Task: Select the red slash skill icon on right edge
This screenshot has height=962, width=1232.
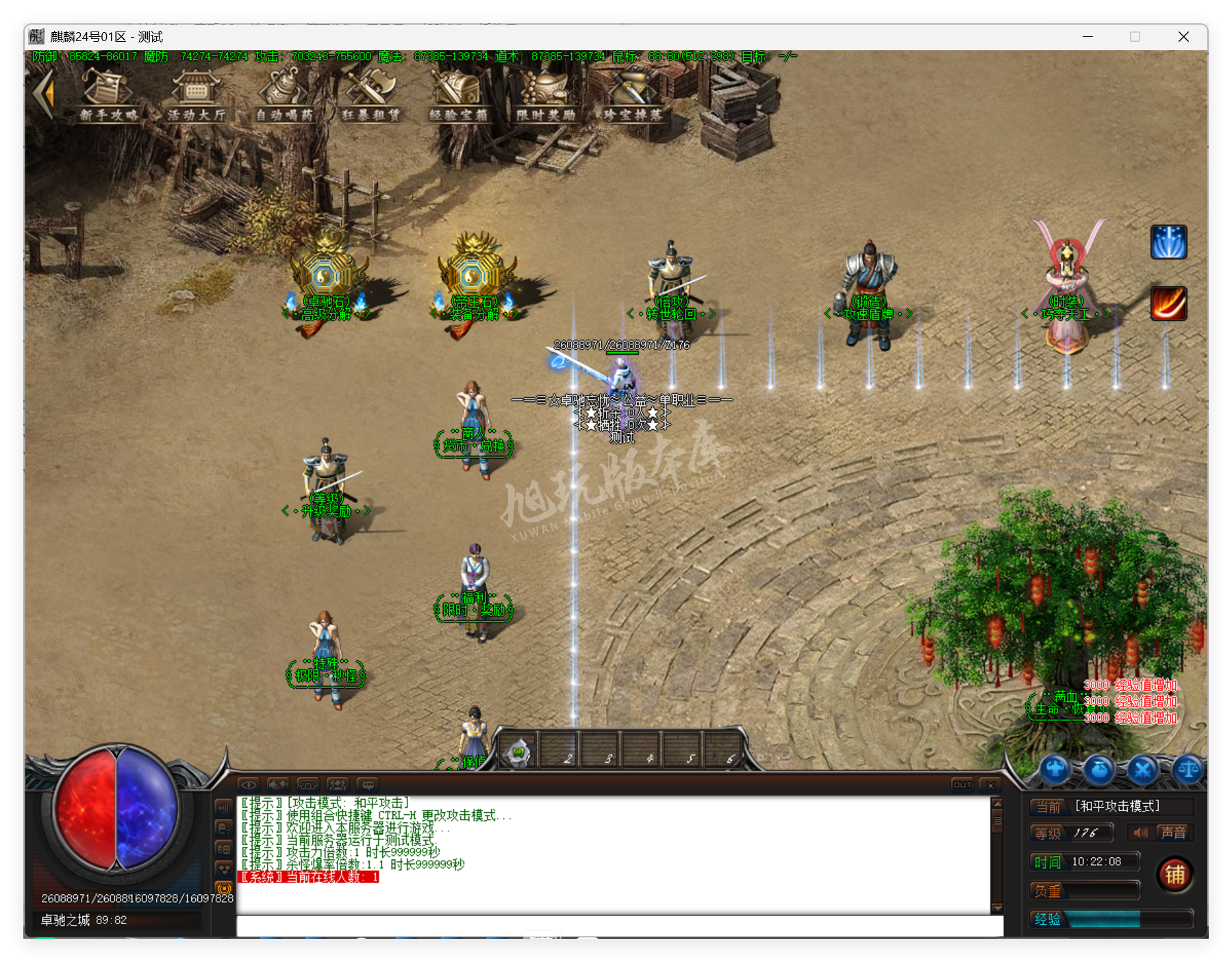Action: coord(1169,305)
